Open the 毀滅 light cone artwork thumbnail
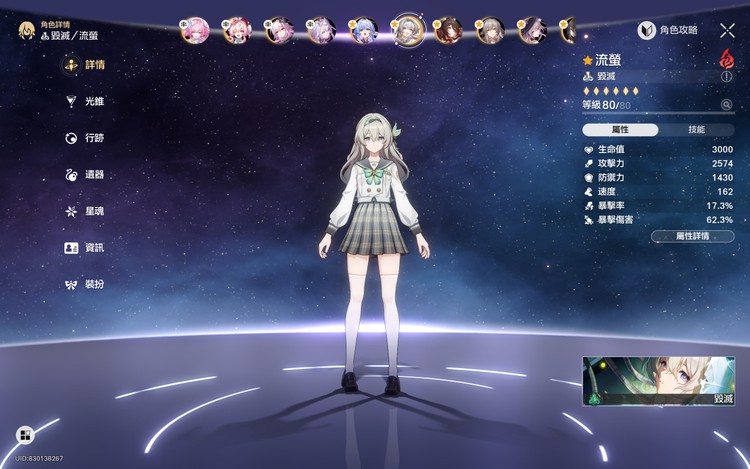This screenshot has width=750, height=469. point(658,381)
